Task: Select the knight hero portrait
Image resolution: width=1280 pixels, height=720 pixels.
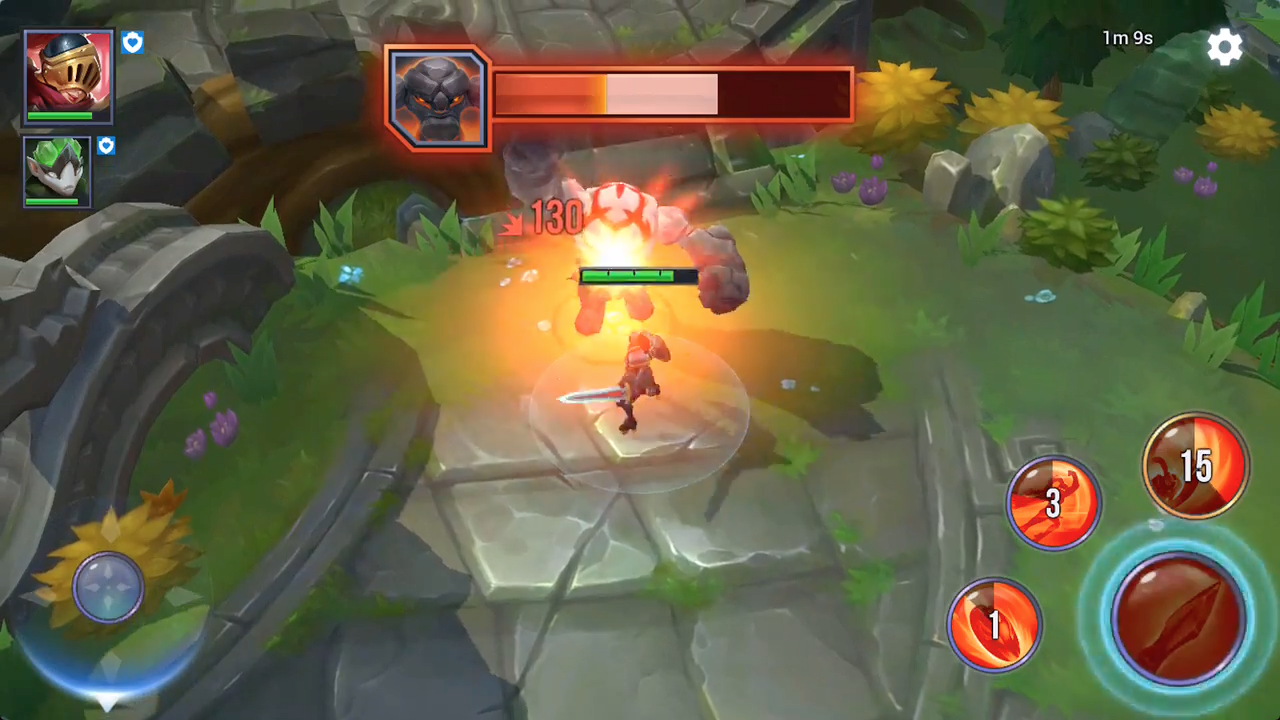Action: click(x=66, y=73)
